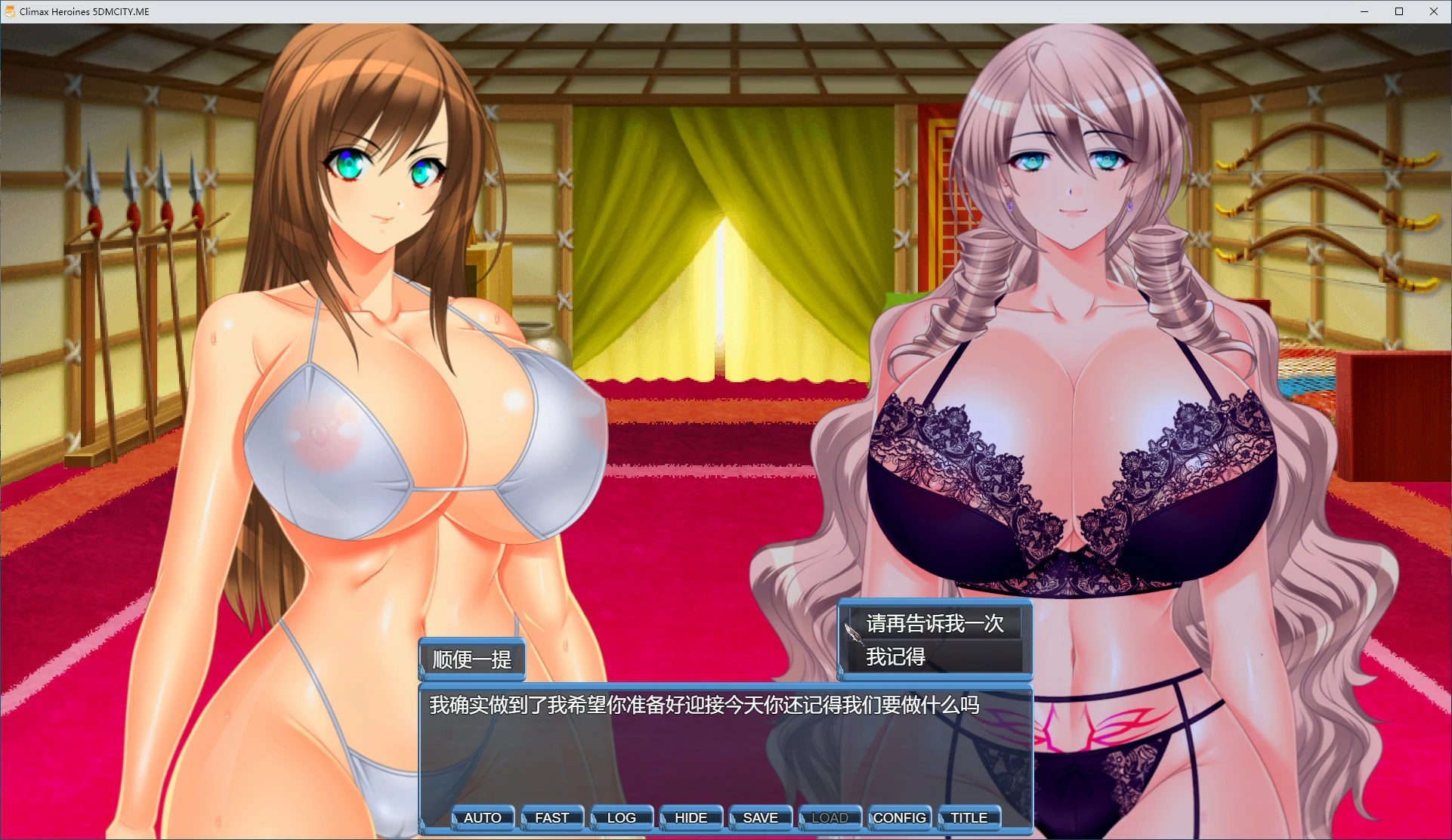Screen dimensions: 1452x840
Task: Return to the TITLE screen
Action: click(968, 817)
